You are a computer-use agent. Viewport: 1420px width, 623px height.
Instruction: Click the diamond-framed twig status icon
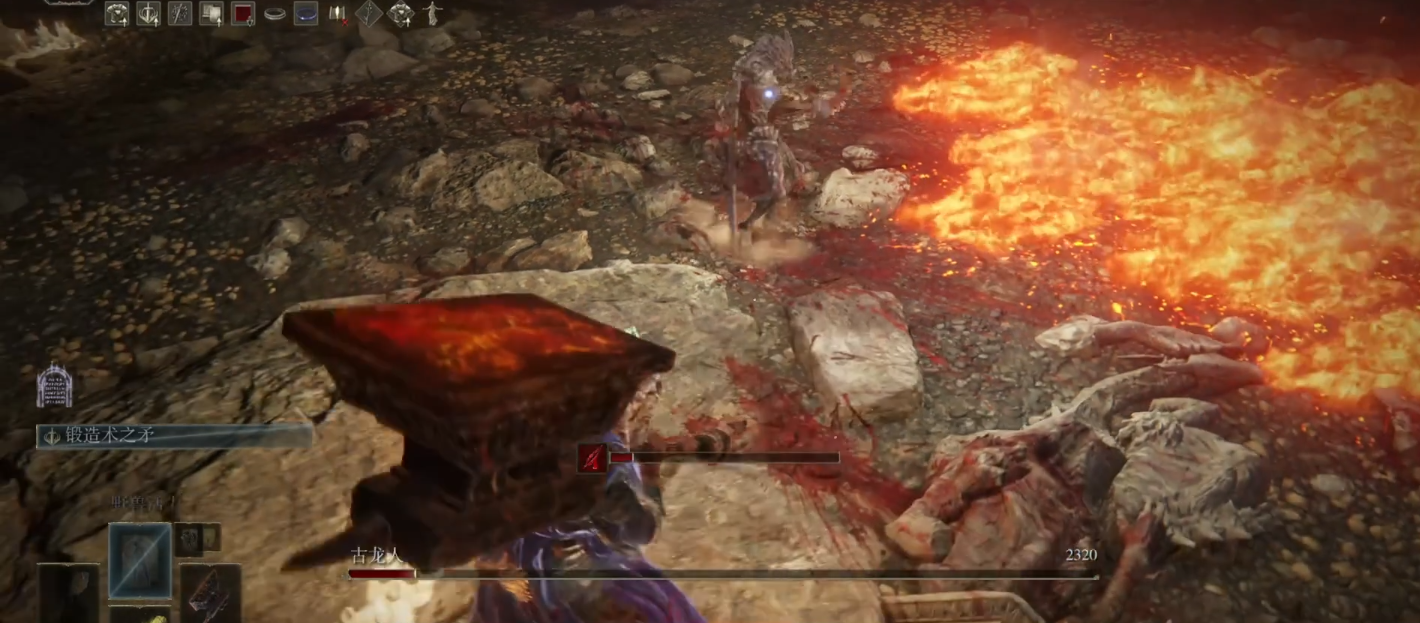click(x=369, y=14)
